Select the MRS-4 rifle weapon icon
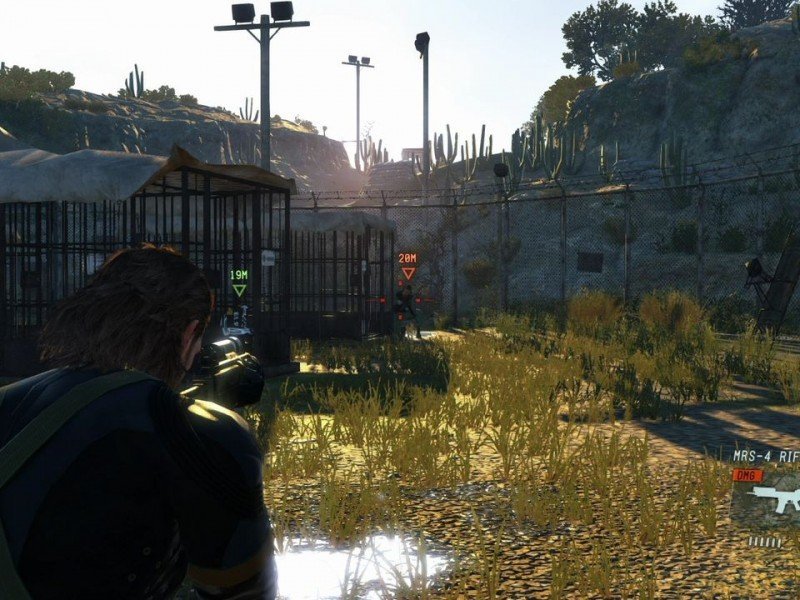800x600 pixels. 776,497
